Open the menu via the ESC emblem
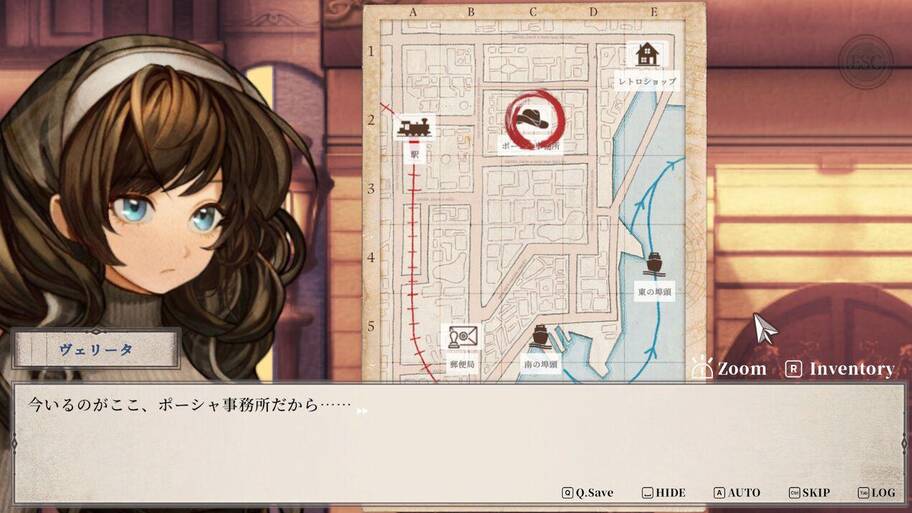This screenshot has height=513, width=912. 865,62
